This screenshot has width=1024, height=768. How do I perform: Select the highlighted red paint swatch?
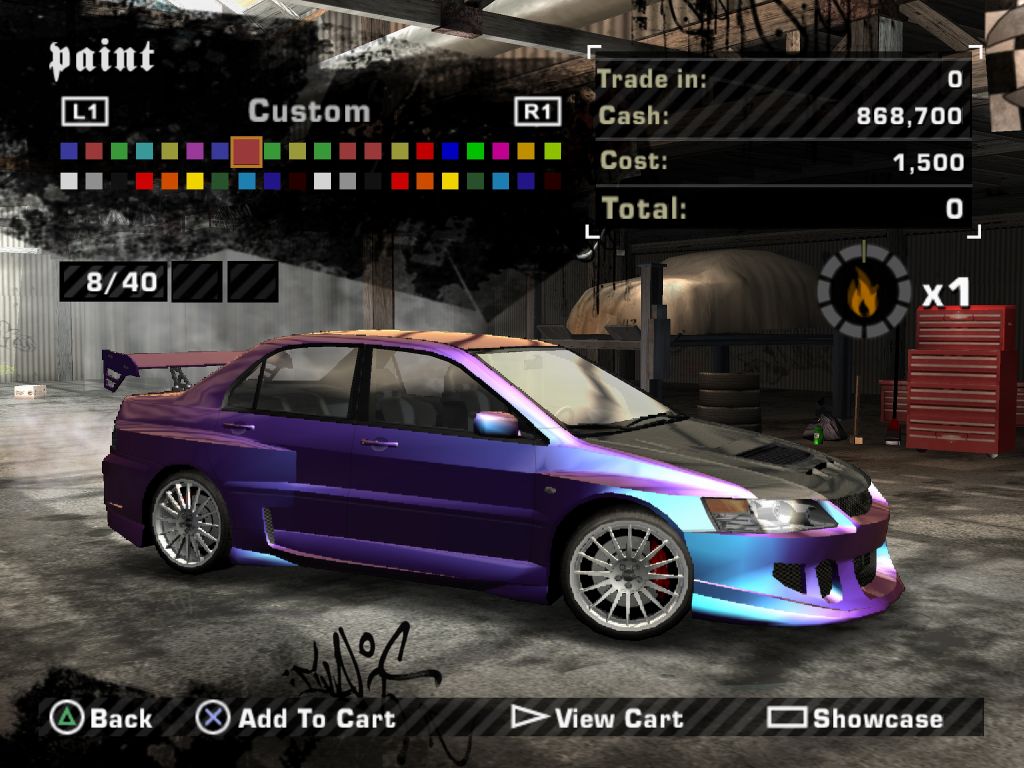tap(246, 152)
